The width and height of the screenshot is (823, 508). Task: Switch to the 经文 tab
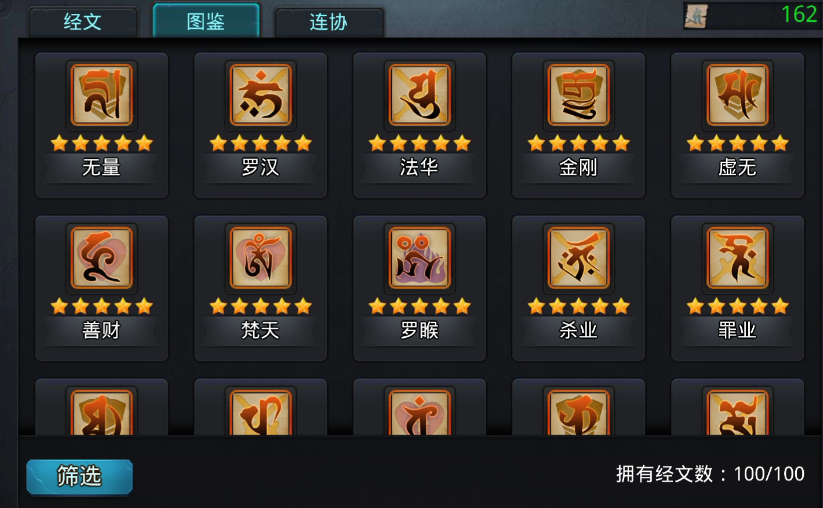[x=83, y=21]
